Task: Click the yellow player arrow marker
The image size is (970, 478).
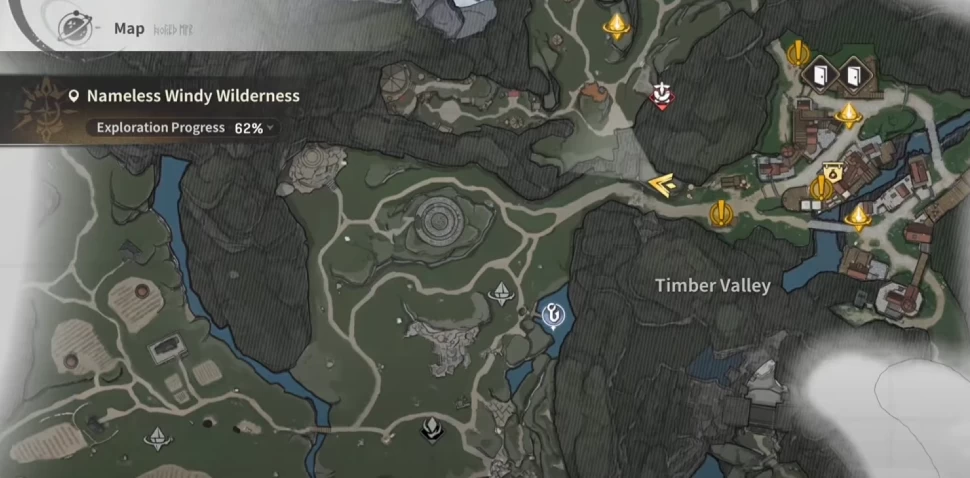Action: point(660,184)
